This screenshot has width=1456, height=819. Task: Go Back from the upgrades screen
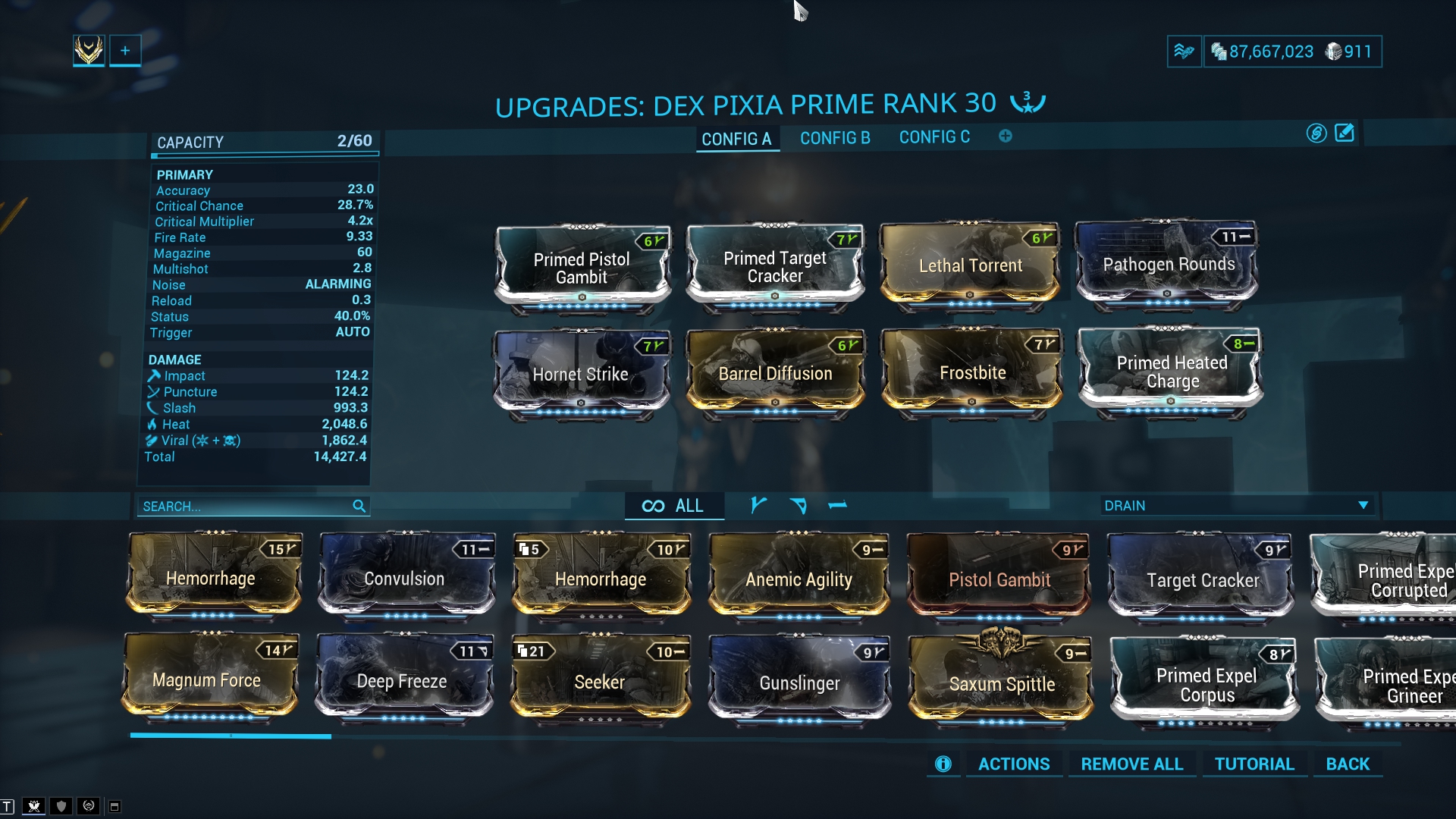tap(1348, 764)
